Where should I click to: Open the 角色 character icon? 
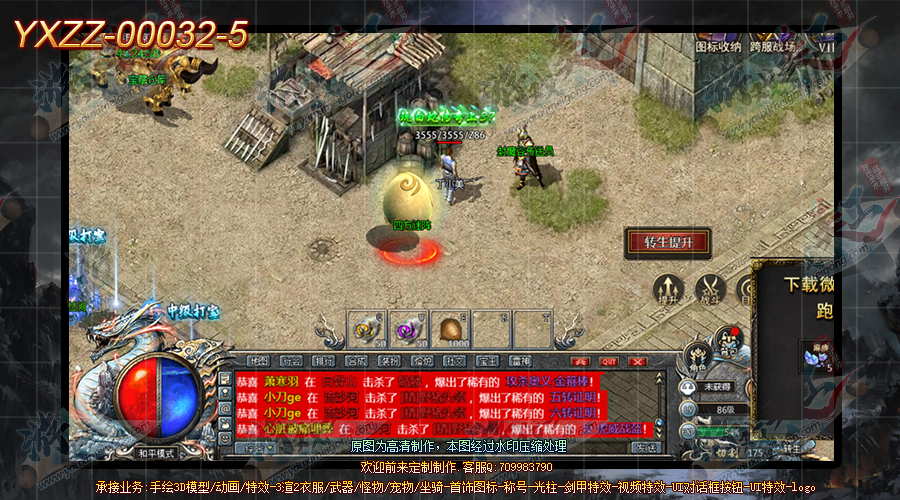tap(697, 357)
